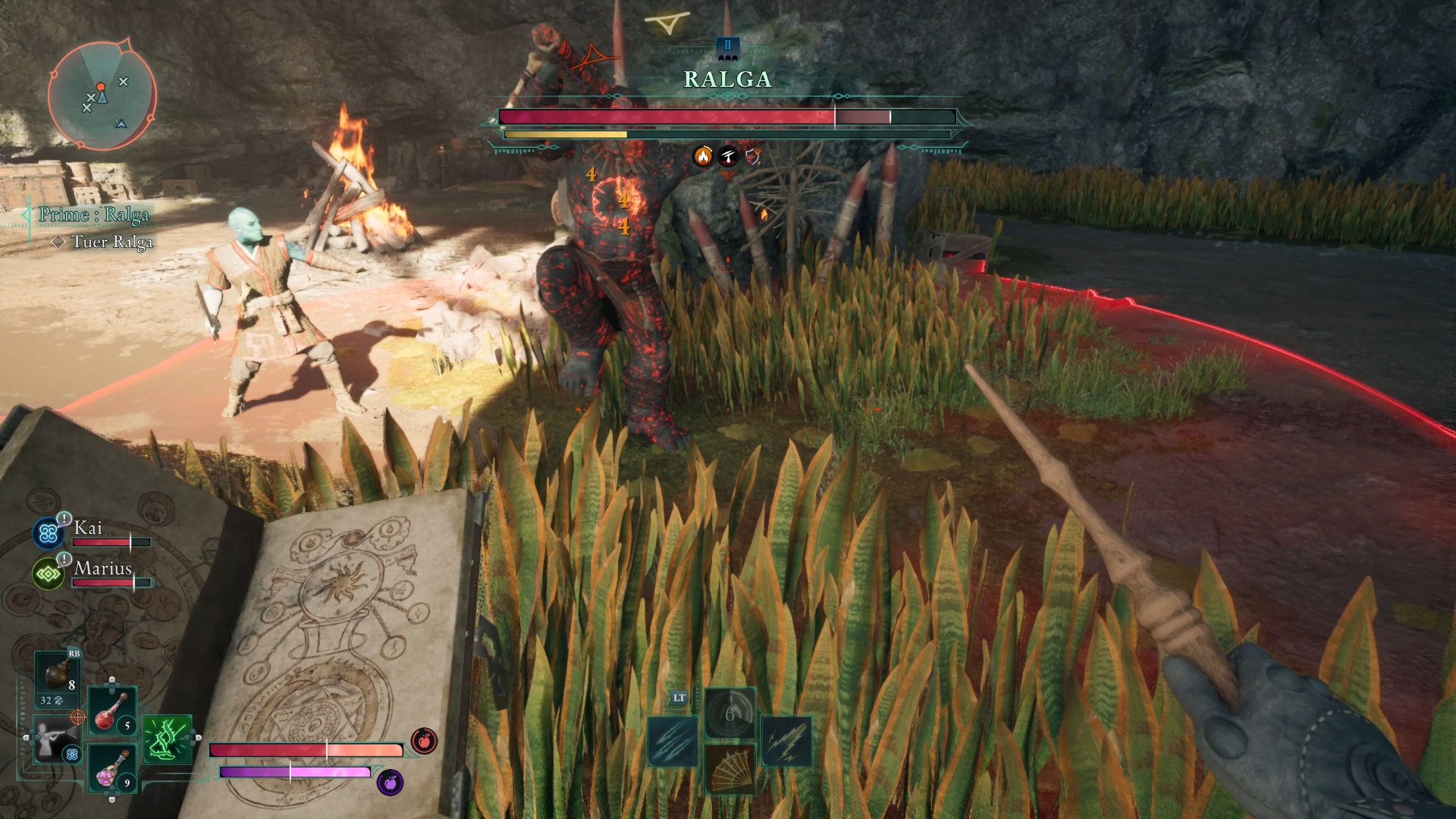The width and height of the screenshot is (1456, 819).
Task: Inspect the bleeding blade status icon
Action: coord(728,156)
